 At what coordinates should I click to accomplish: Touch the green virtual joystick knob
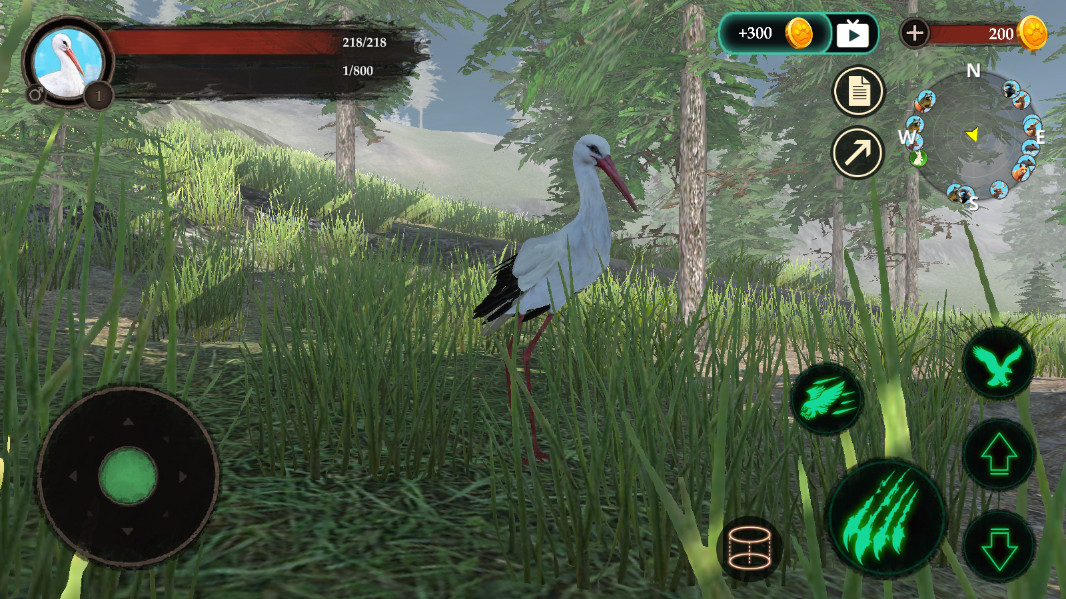[x=128, y=476]
